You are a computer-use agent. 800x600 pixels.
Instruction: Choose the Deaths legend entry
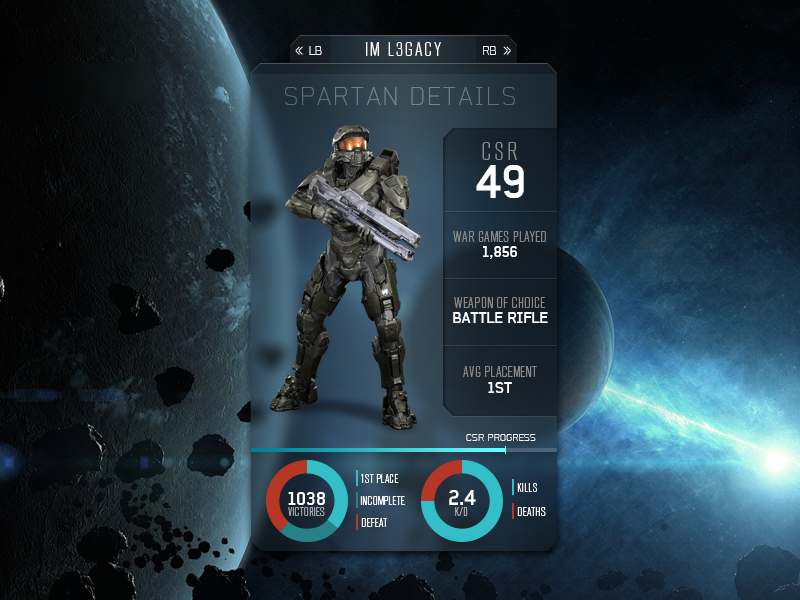[x=530, y=512]
